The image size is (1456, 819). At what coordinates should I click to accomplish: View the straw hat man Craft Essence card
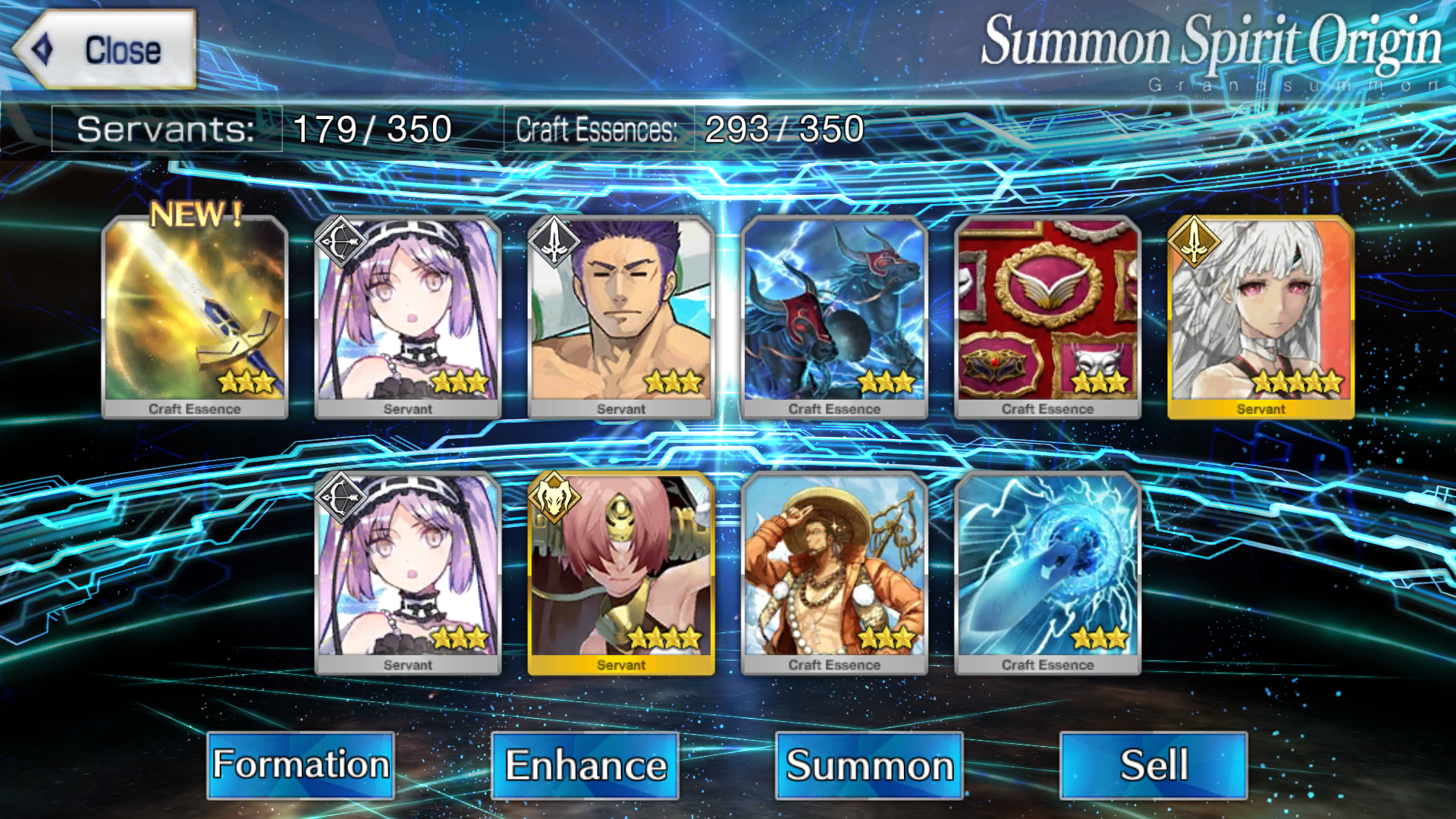click(834, 573)
